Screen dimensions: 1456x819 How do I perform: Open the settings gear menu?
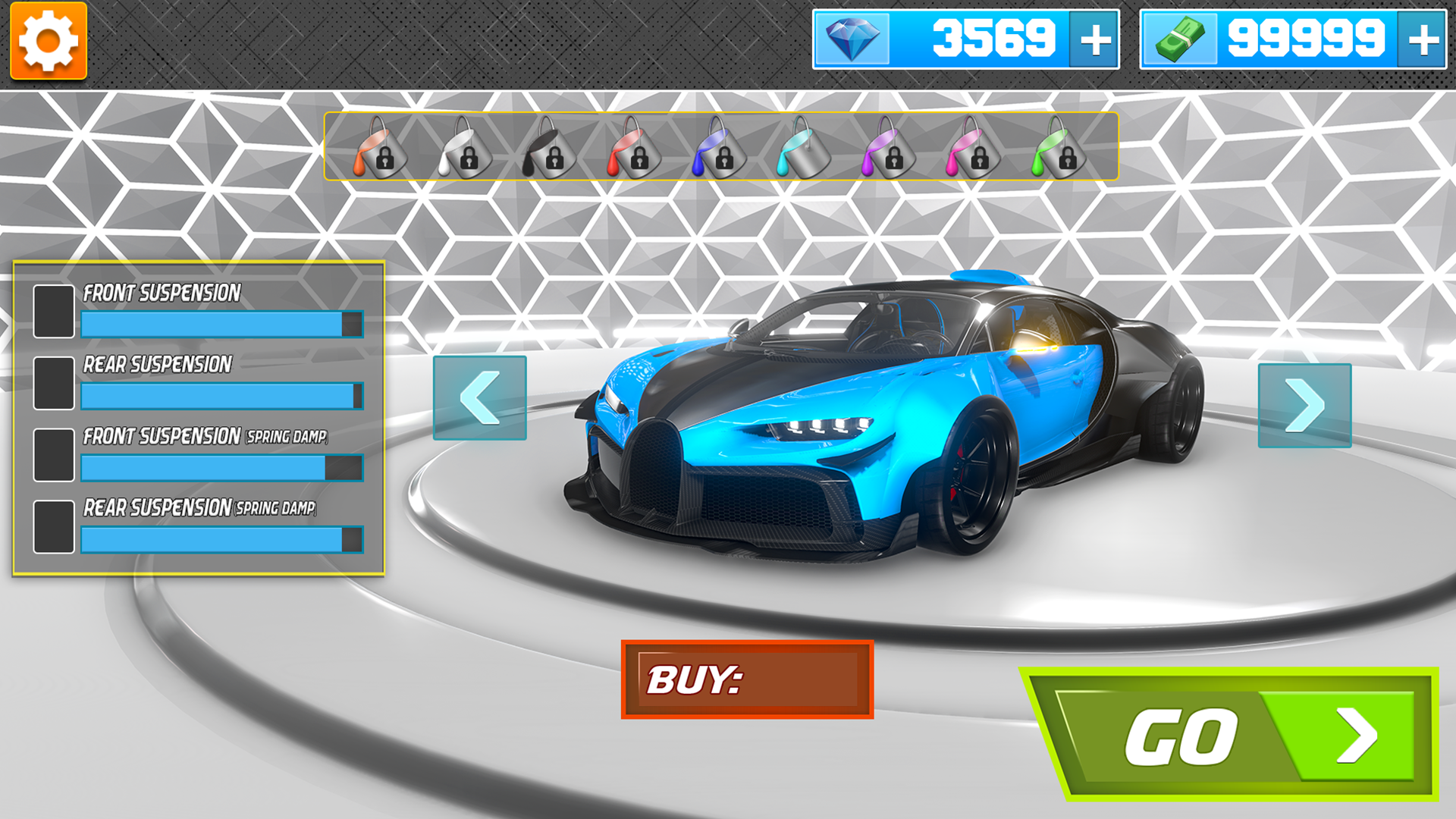pyautogui.click(x=48, y=40)
